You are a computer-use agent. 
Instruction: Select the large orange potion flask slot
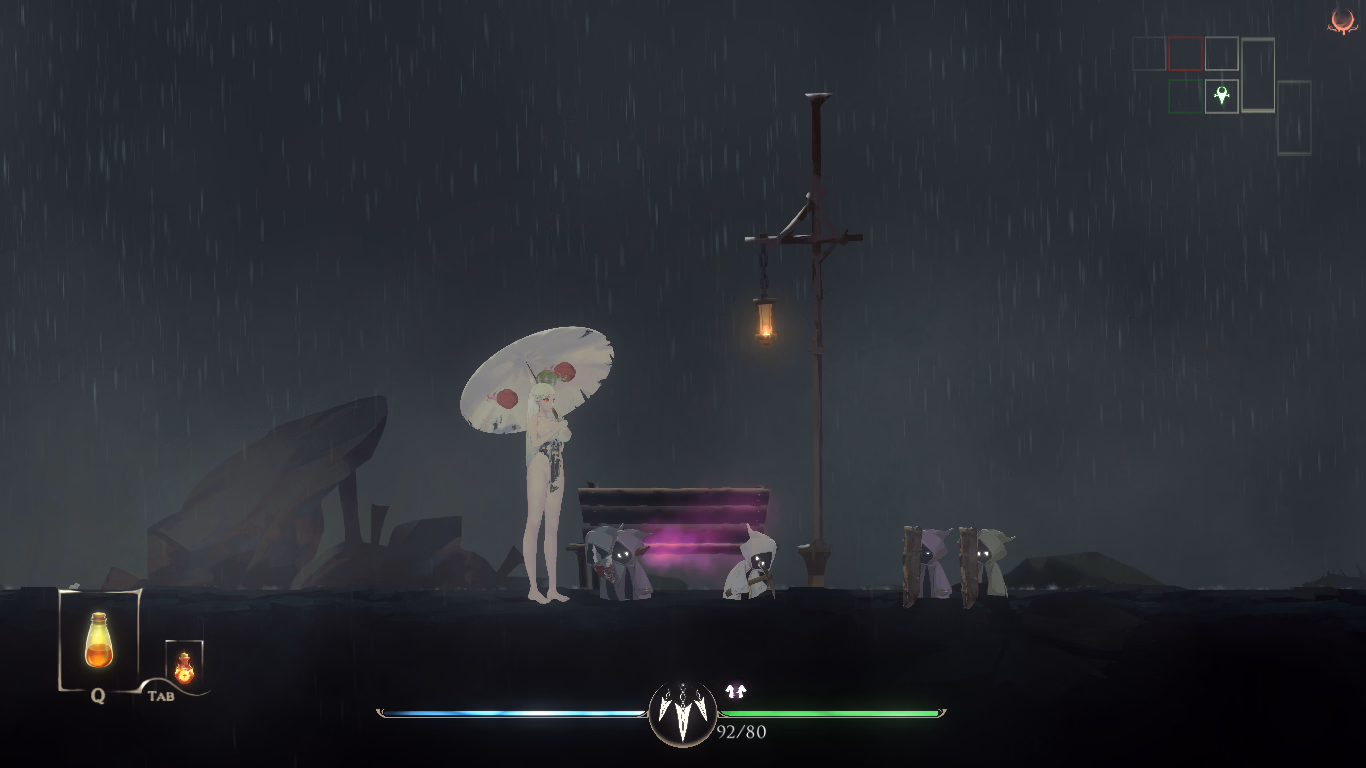pos(98,640)
